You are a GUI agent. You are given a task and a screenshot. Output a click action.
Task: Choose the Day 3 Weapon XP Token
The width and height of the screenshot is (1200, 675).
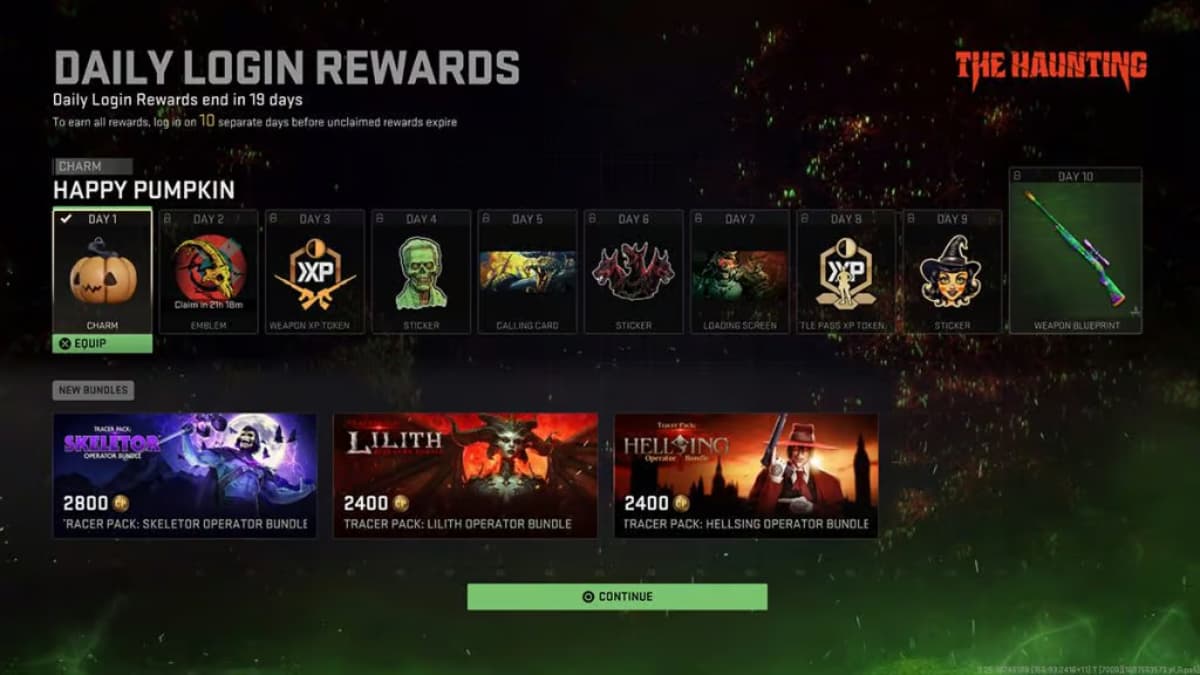coord(315,272)
